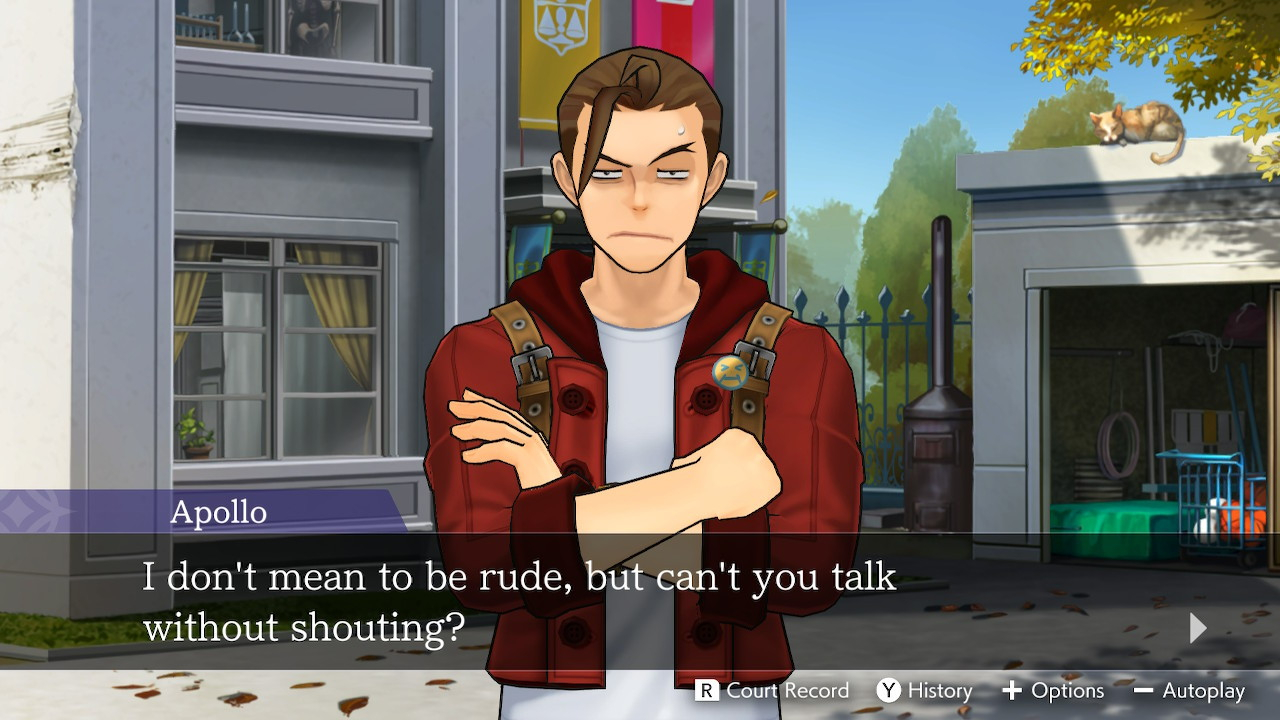Toggle Autoplay for dialogue
This screenshot has height=720, width=1280.
pos(1190,691)
